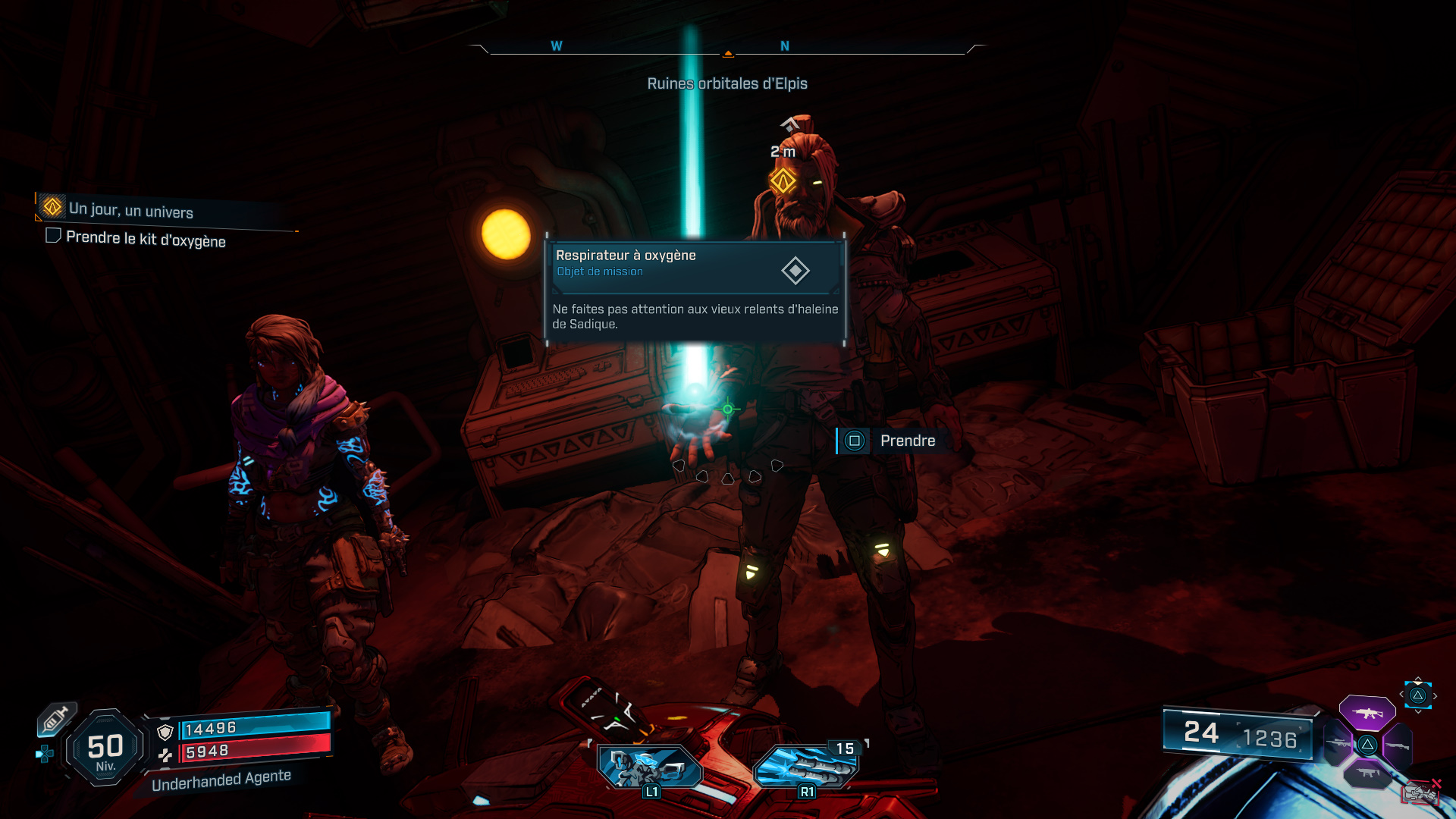The width and height of the screenshot is (1456, 819).
Task: Click the grenade icon marked with red cross
Action: pyautogui.click(x=1420, y=791)
